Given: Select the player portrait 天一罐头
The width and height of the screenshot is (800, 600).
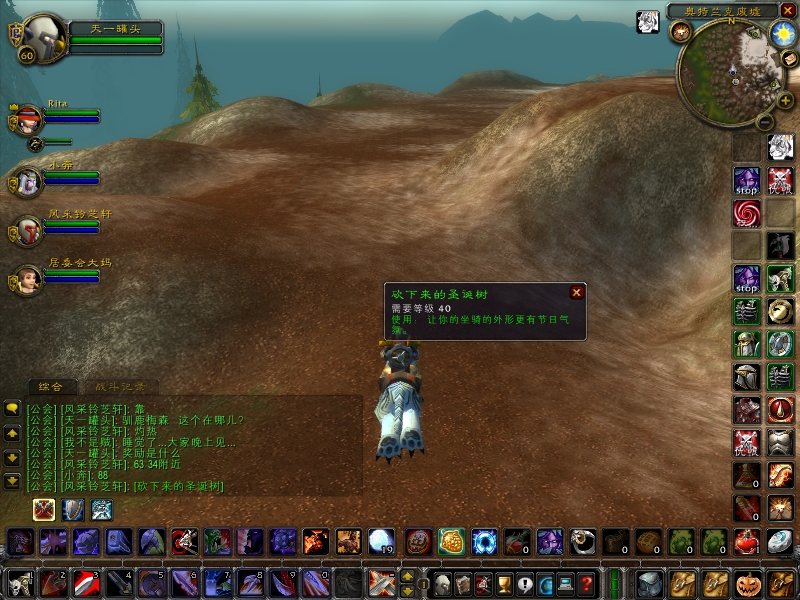Looking at the screenshot, I should 43,38.
